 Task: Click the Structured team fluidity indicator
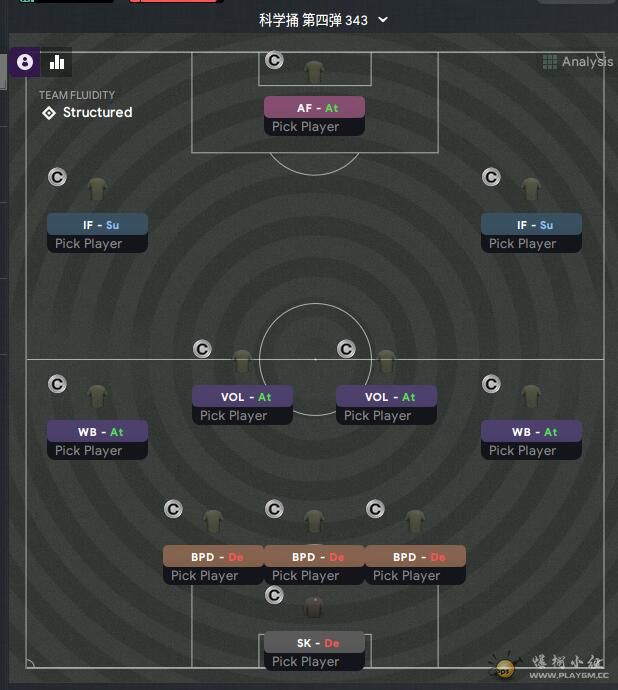click(x=87, y=113)
